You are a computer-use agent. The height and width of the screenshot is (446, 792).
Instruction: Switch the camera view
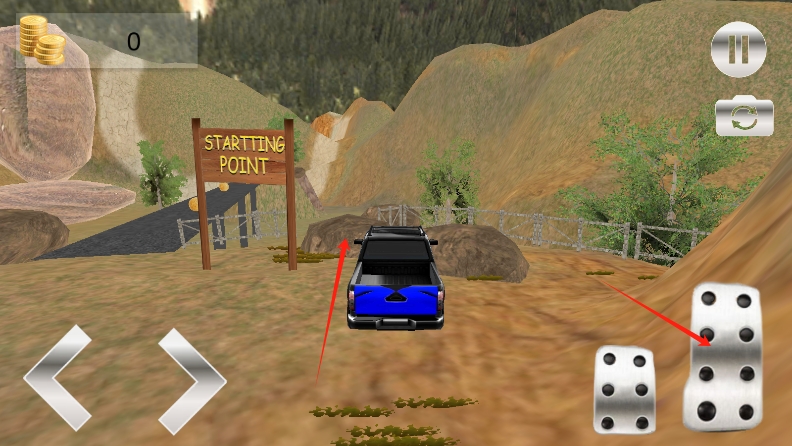(745, 118)
